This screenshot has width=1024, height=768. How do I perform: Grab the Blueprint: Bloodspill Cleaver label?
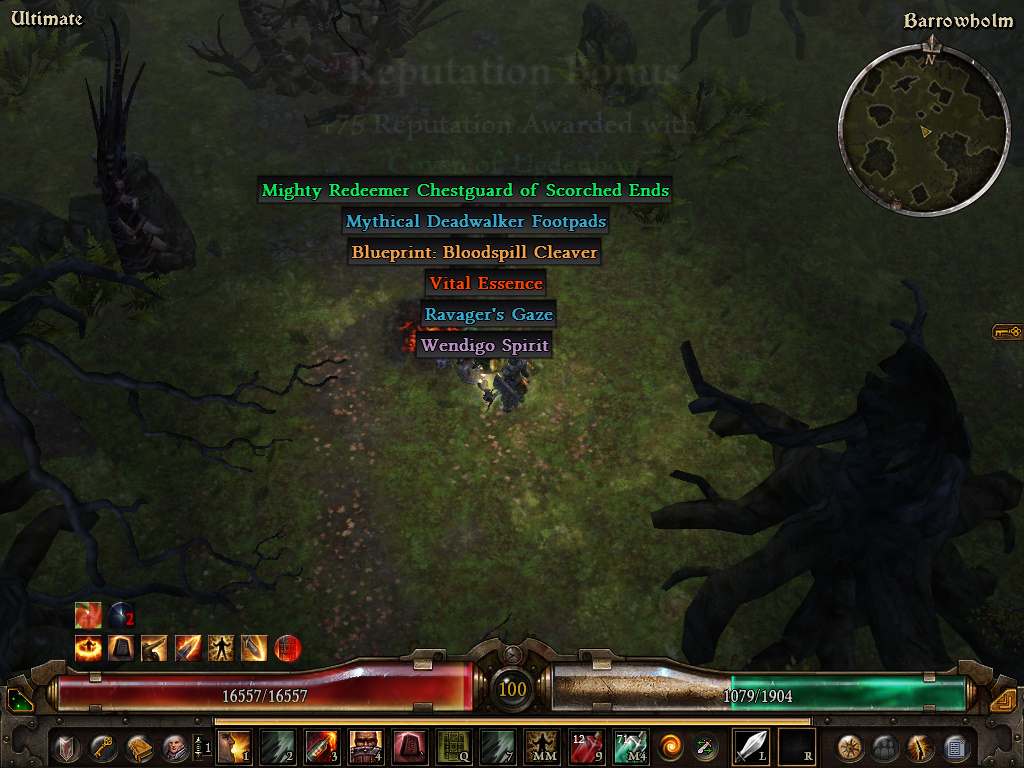[x=474, y=252]
